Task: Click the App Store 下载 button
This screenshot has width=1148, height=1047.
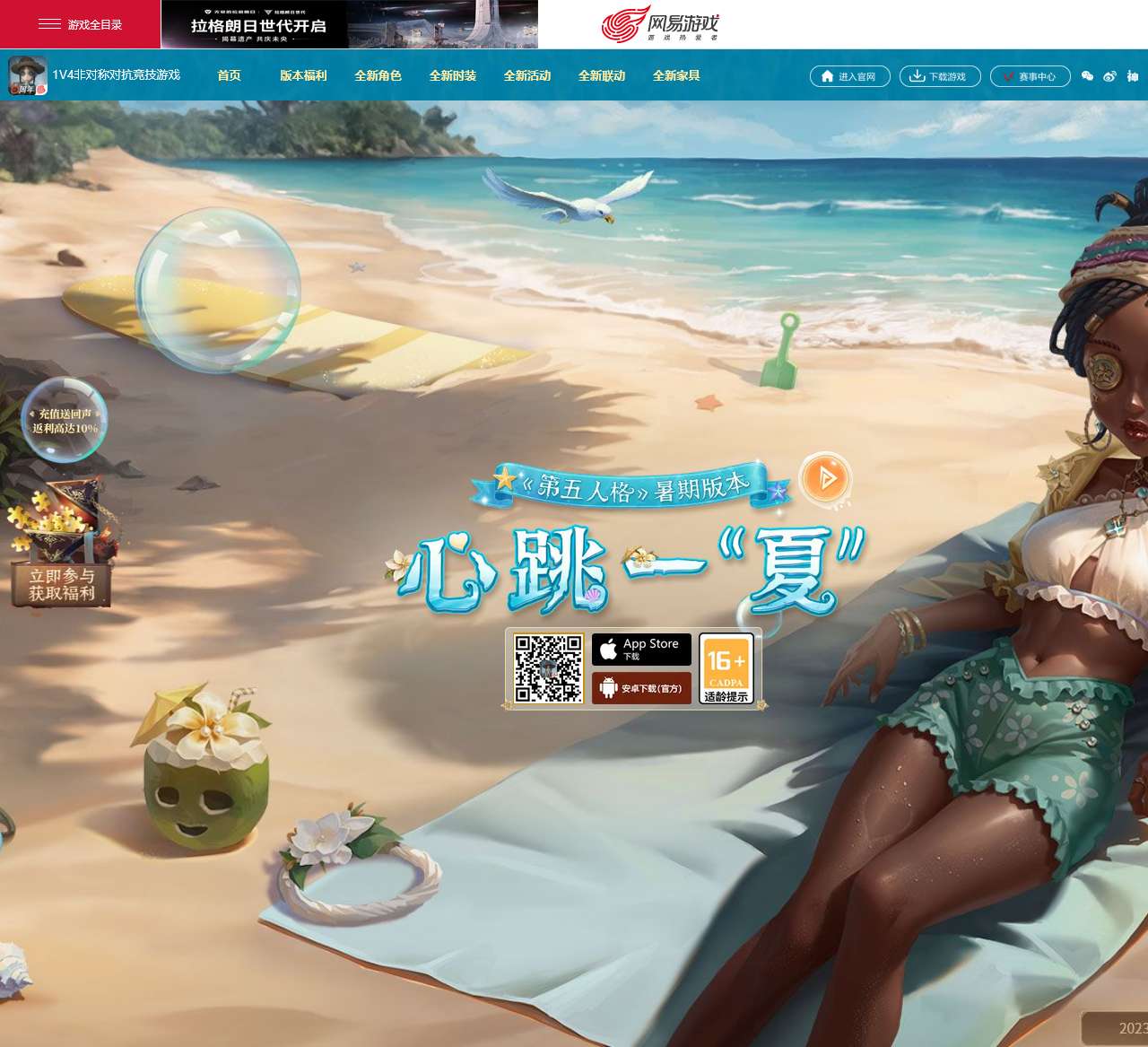Action: 641,648
